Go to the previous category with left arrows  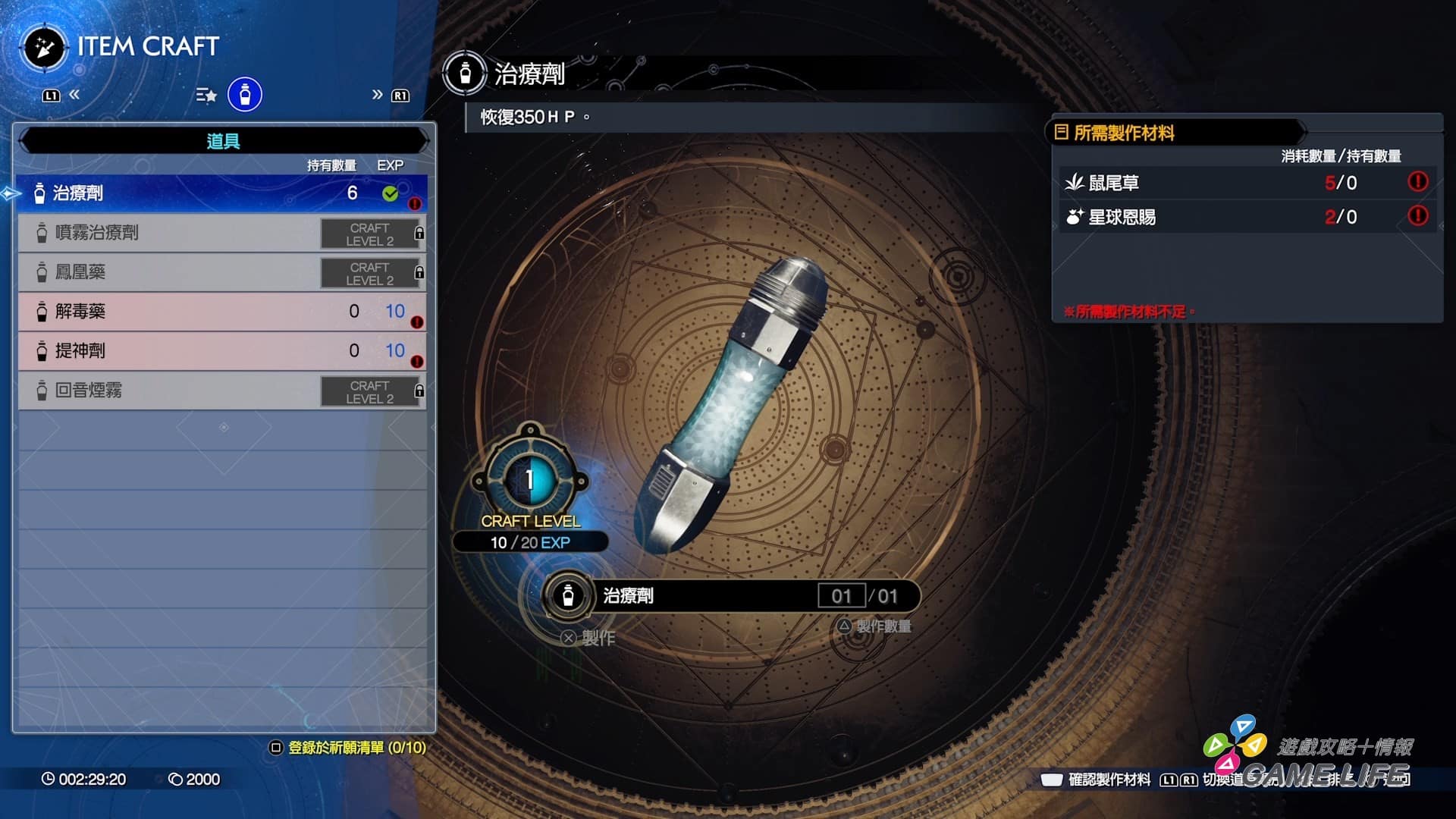tap(74, 95)
